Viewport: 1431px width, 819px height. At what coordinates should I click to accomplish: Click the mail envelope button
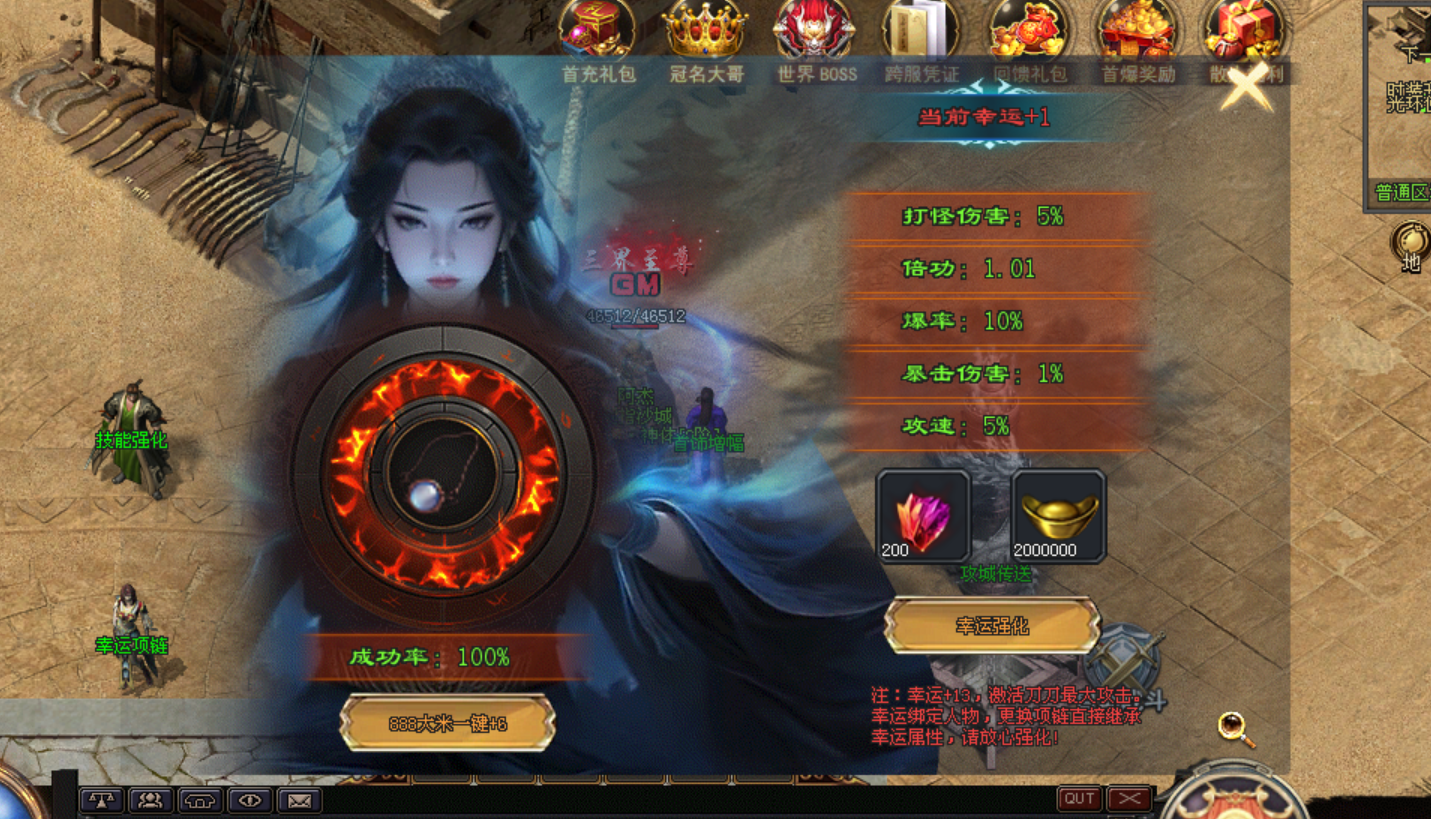tap(299, 800)
